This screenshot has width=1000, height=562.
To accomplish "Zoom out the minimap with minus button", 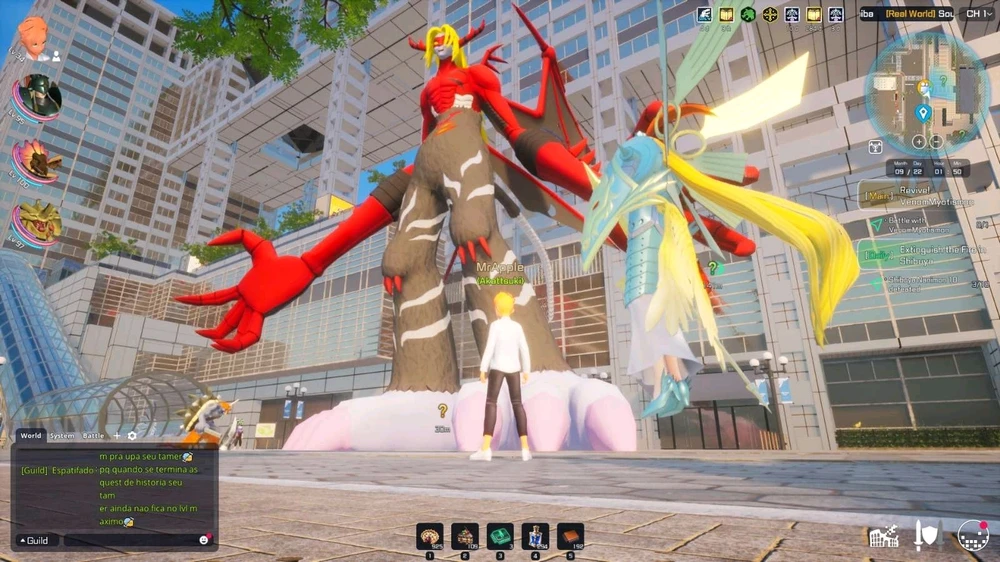I will [x=936, y=141].
